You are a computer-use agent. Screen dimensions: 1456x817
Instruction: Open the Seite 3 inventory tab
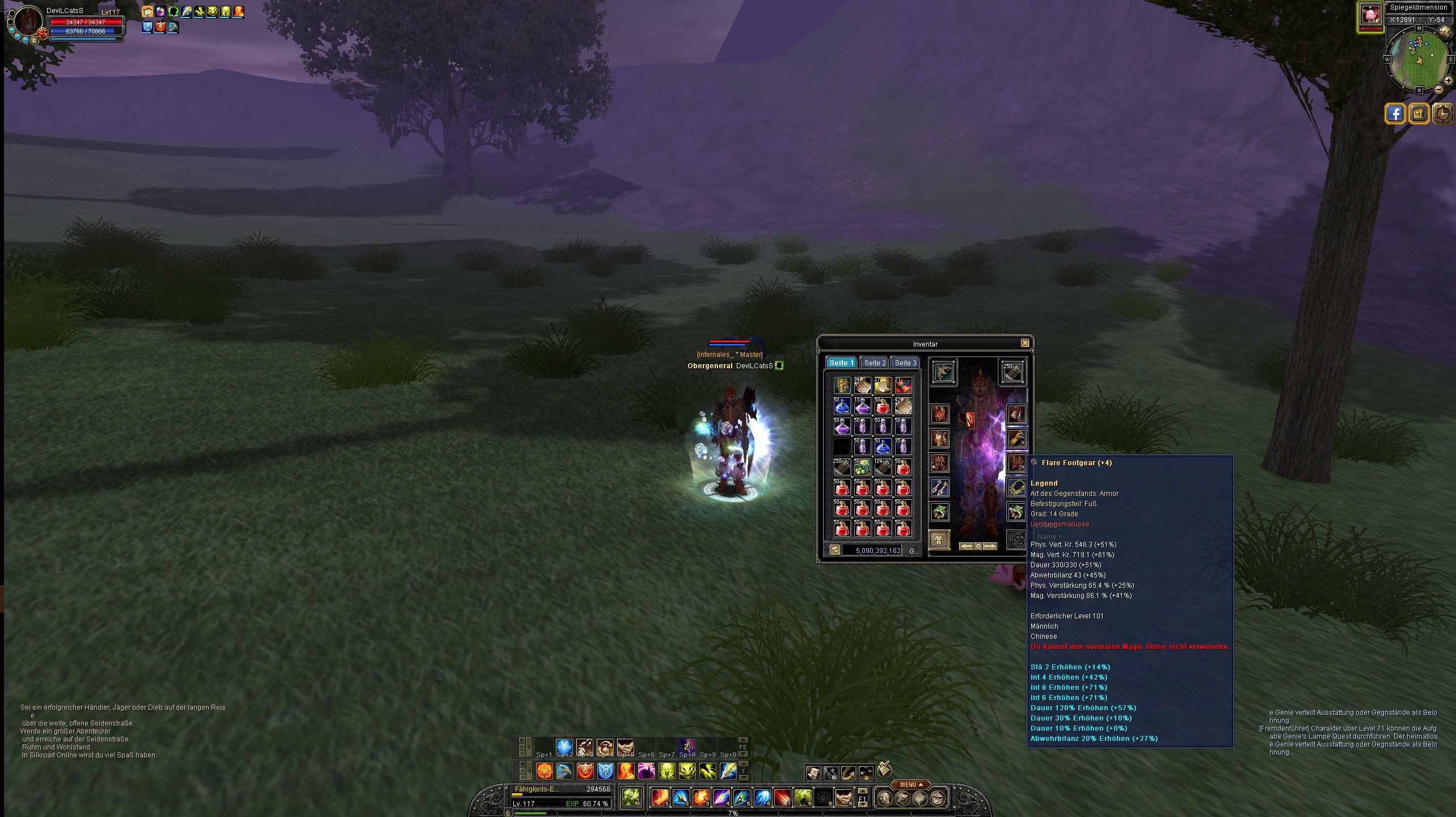point(905,363)
